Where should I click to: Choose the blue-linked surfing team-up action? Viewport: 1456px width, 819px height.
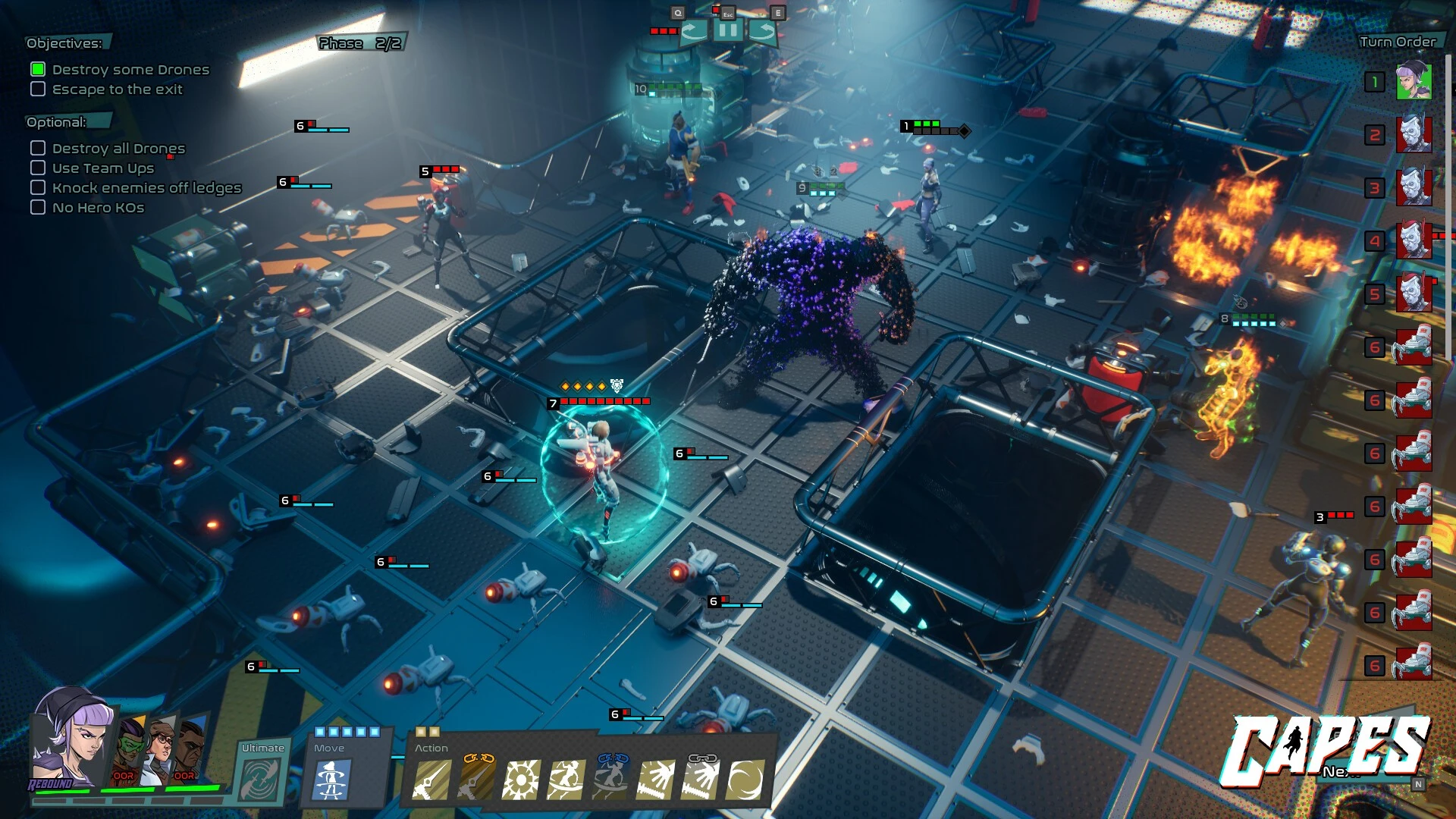[x=611, y=781]
